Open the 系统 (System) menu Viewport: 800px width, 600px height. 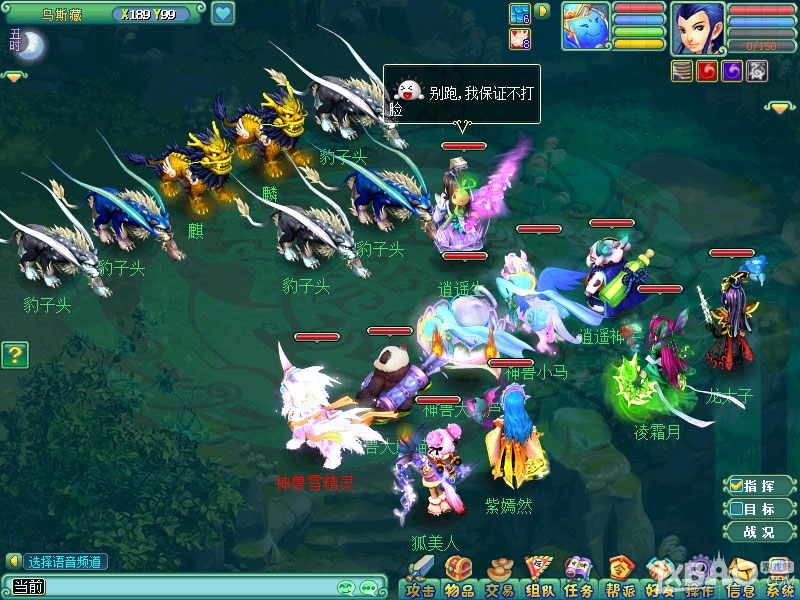point(779,577)
